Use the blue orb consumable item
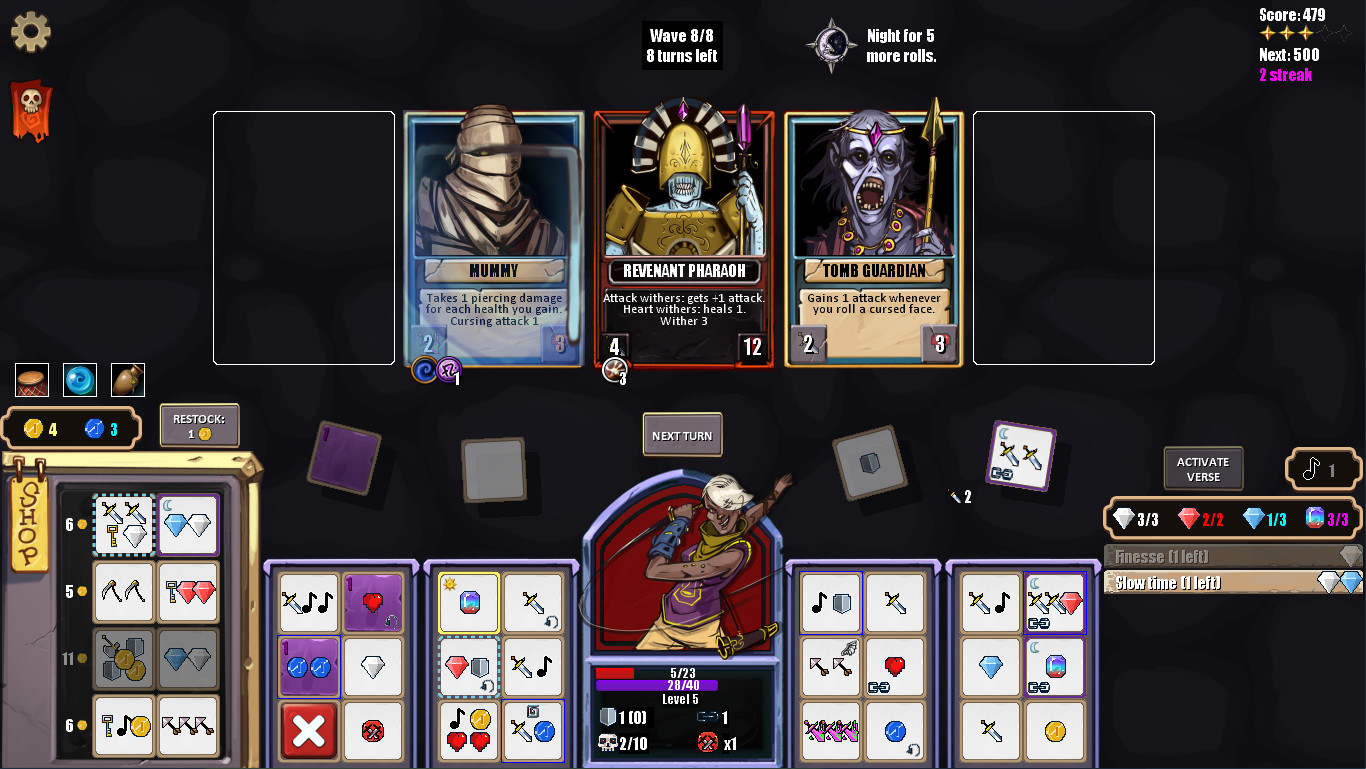 pyautogui.click(x=79, y=380)
